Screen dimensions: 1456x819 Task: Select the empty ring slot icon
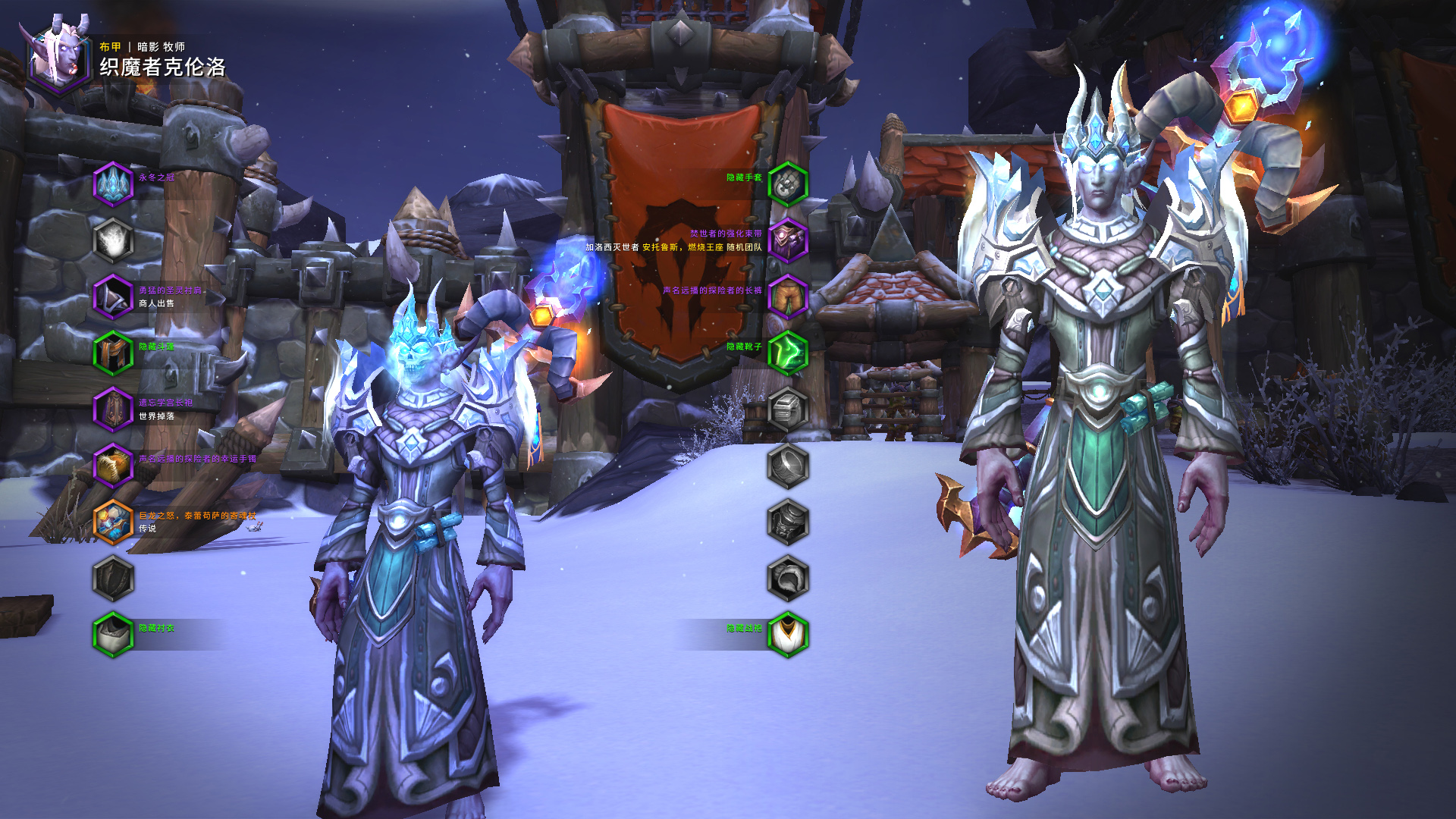[788, 466]
